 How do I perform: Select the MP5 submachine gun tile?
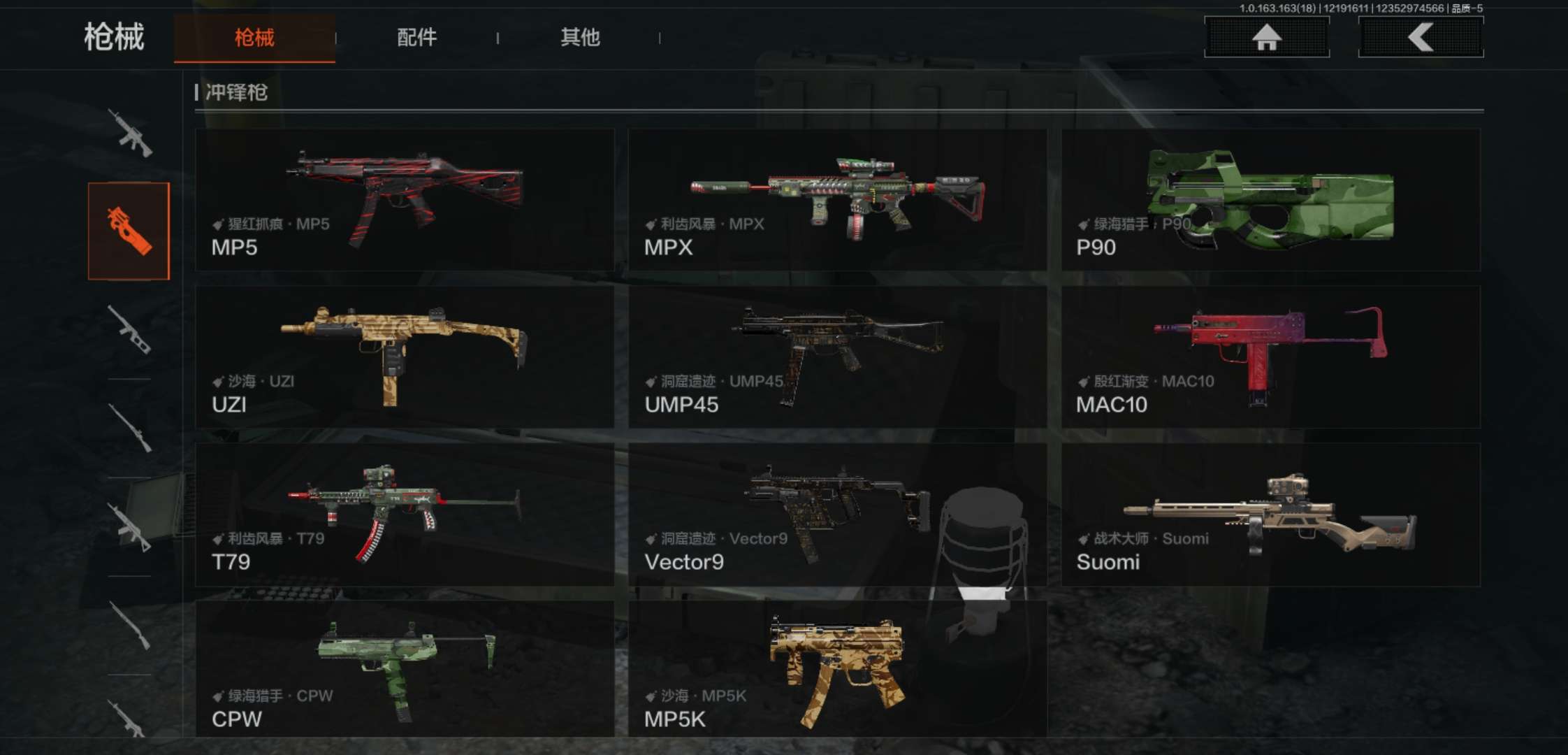point(405,200)
